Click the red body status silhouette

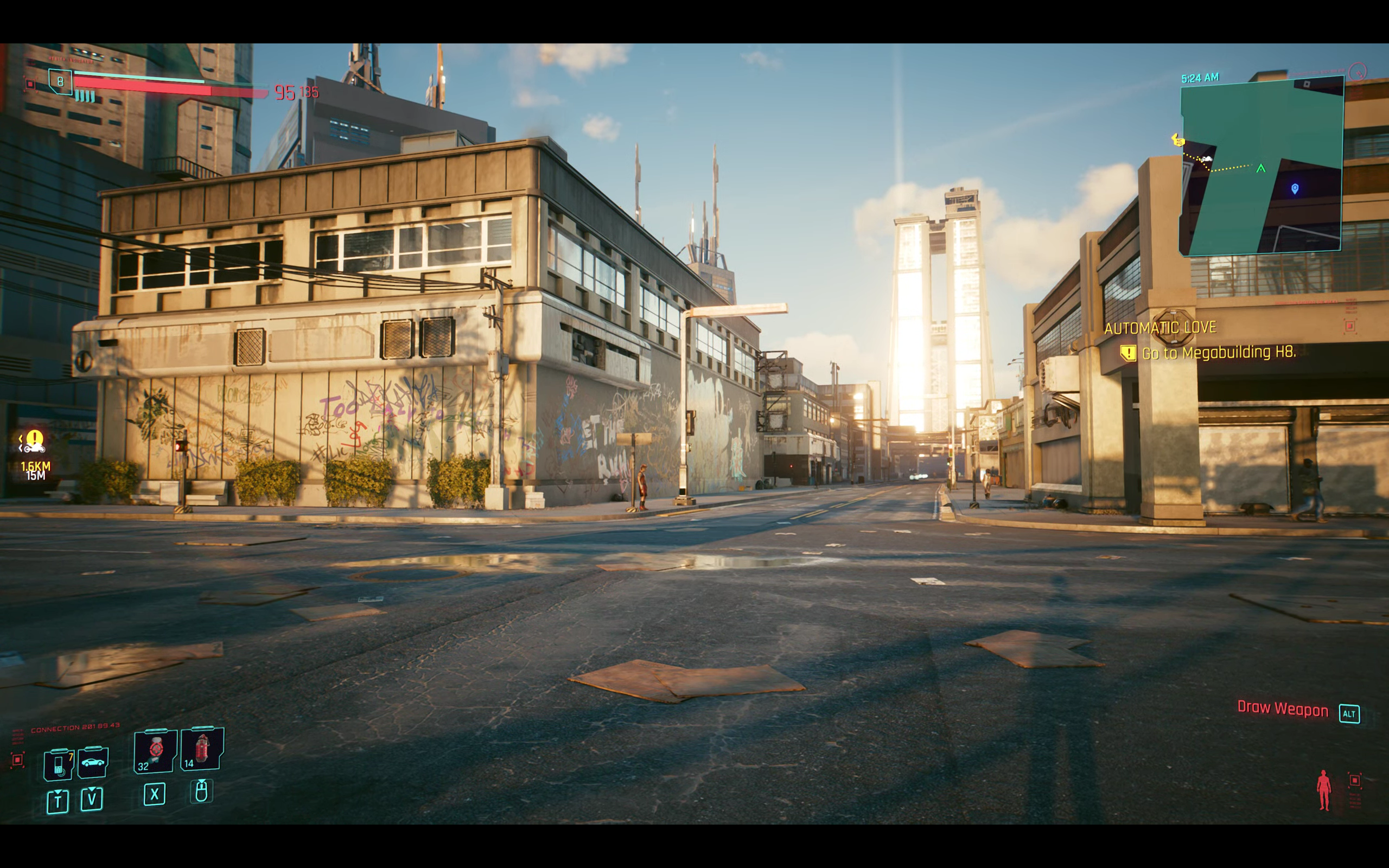(1324, 790)
